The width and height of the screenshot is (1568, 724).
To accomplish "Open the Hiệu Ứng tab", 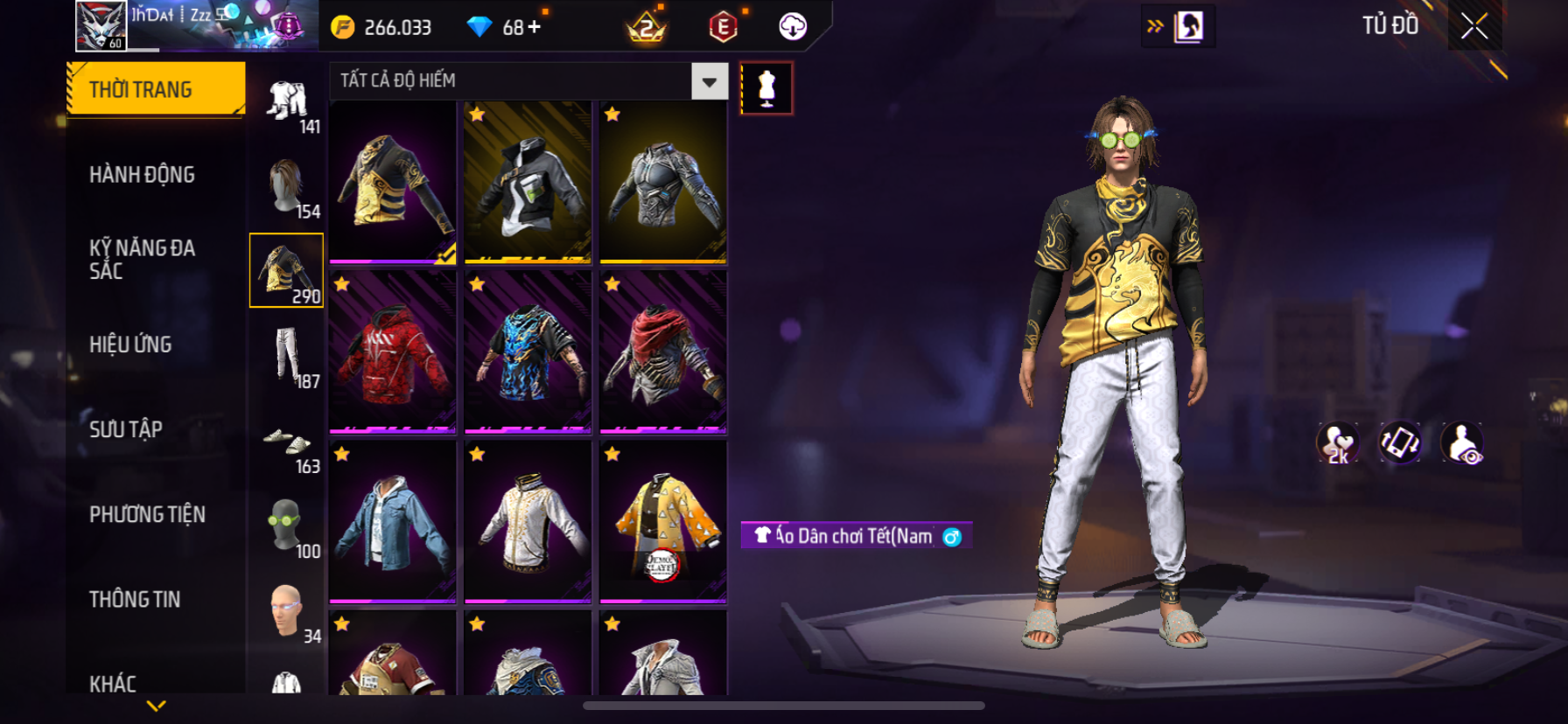I will 131,345.
